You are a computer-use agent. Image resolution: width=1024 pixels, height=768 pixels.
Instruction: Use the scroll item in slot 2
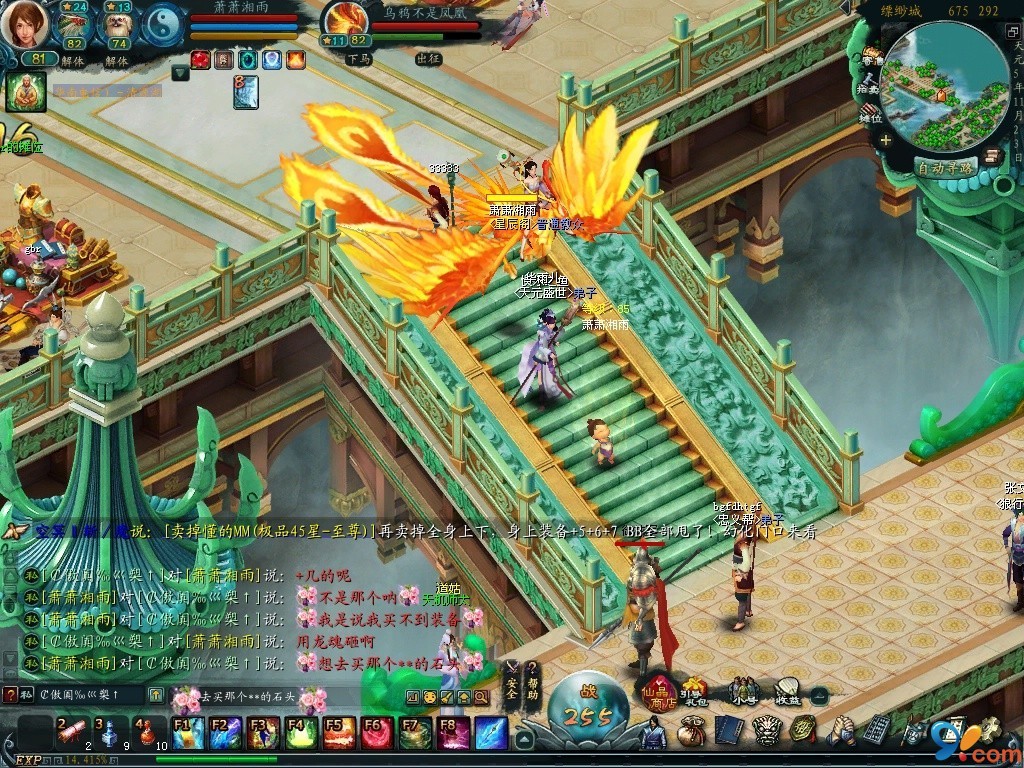71,733
